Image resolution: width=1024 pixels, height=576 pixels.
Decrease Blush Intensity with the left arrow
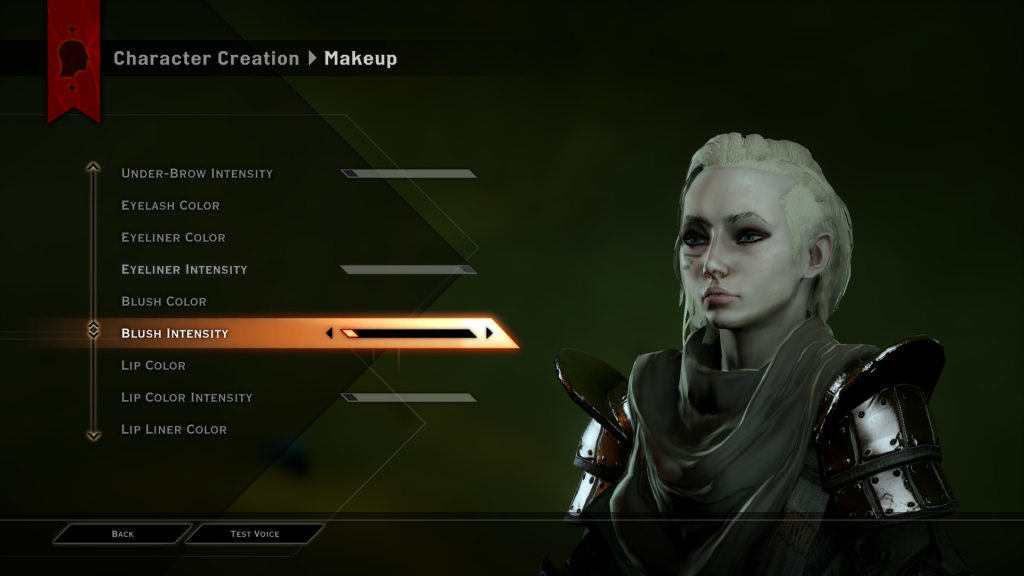[x=330, y=333]
